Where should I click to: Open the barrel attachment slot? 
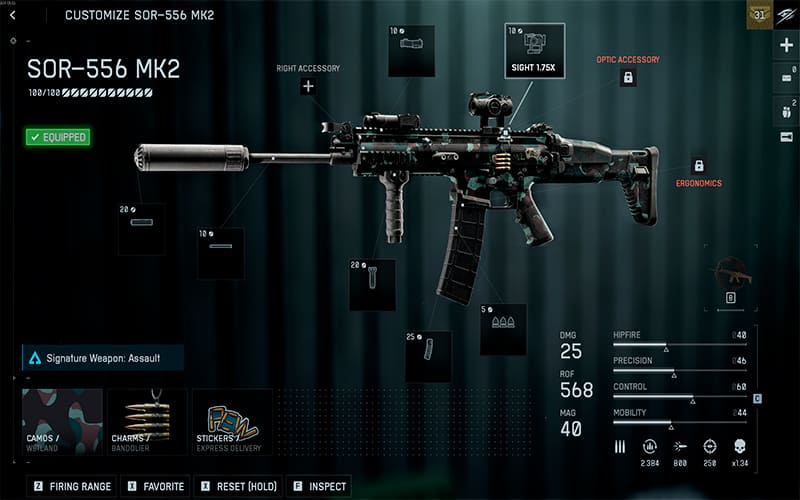[x=220, y=253]
